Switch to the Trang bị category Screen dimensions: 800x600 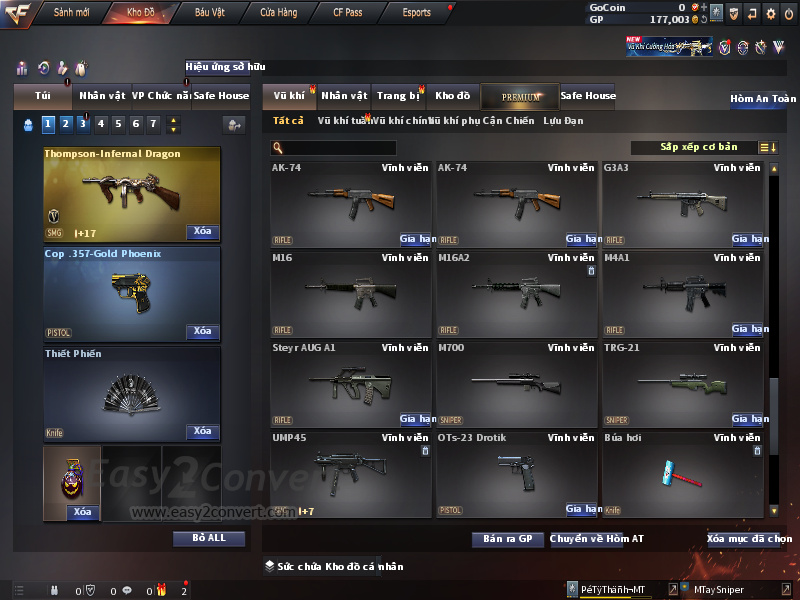tap(398, 96)
